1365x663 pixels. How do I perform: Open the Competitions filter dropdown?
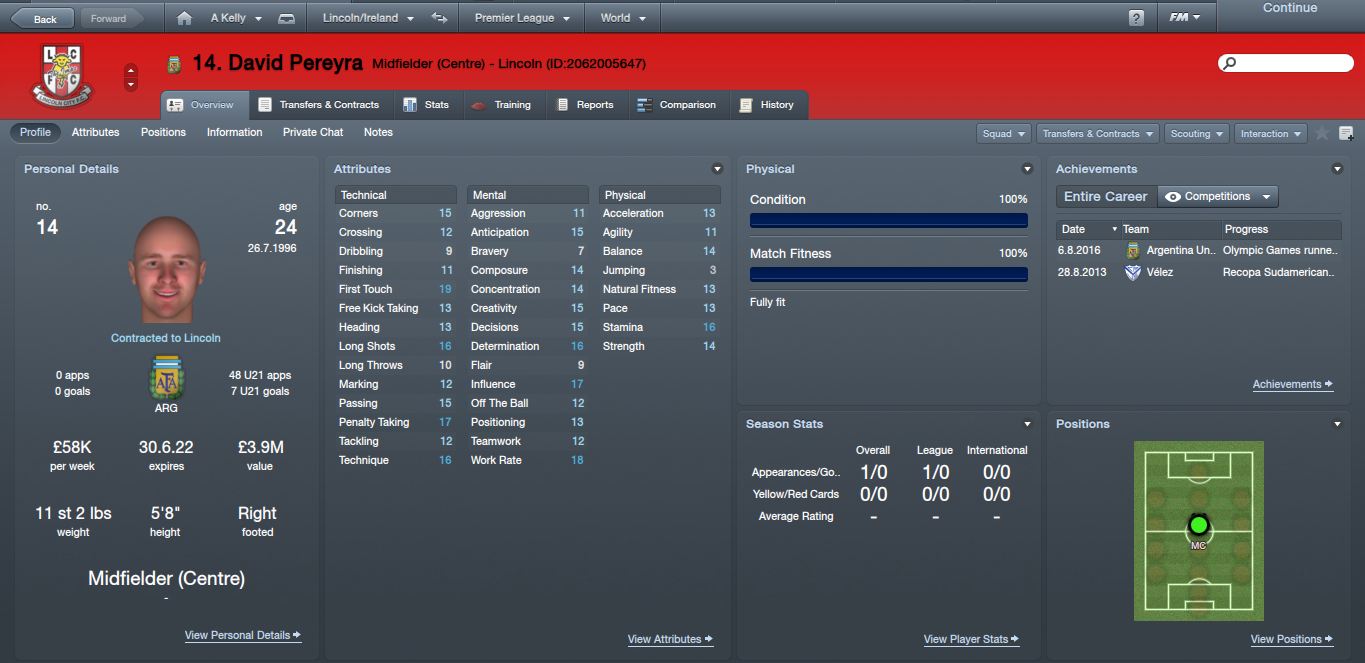tap(1218, 197)
